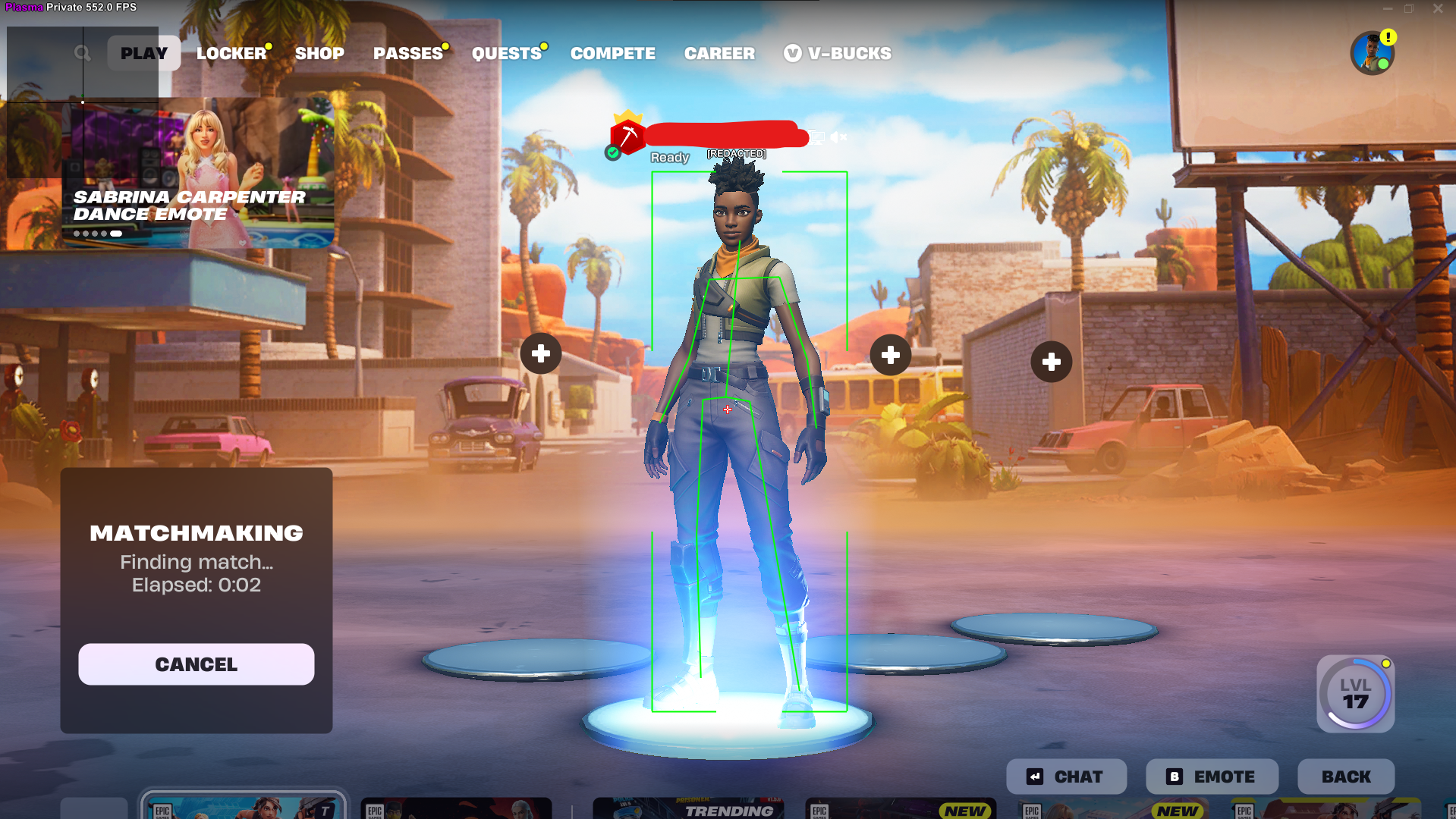Toggle the muted speaker icon

click(838, 137)
